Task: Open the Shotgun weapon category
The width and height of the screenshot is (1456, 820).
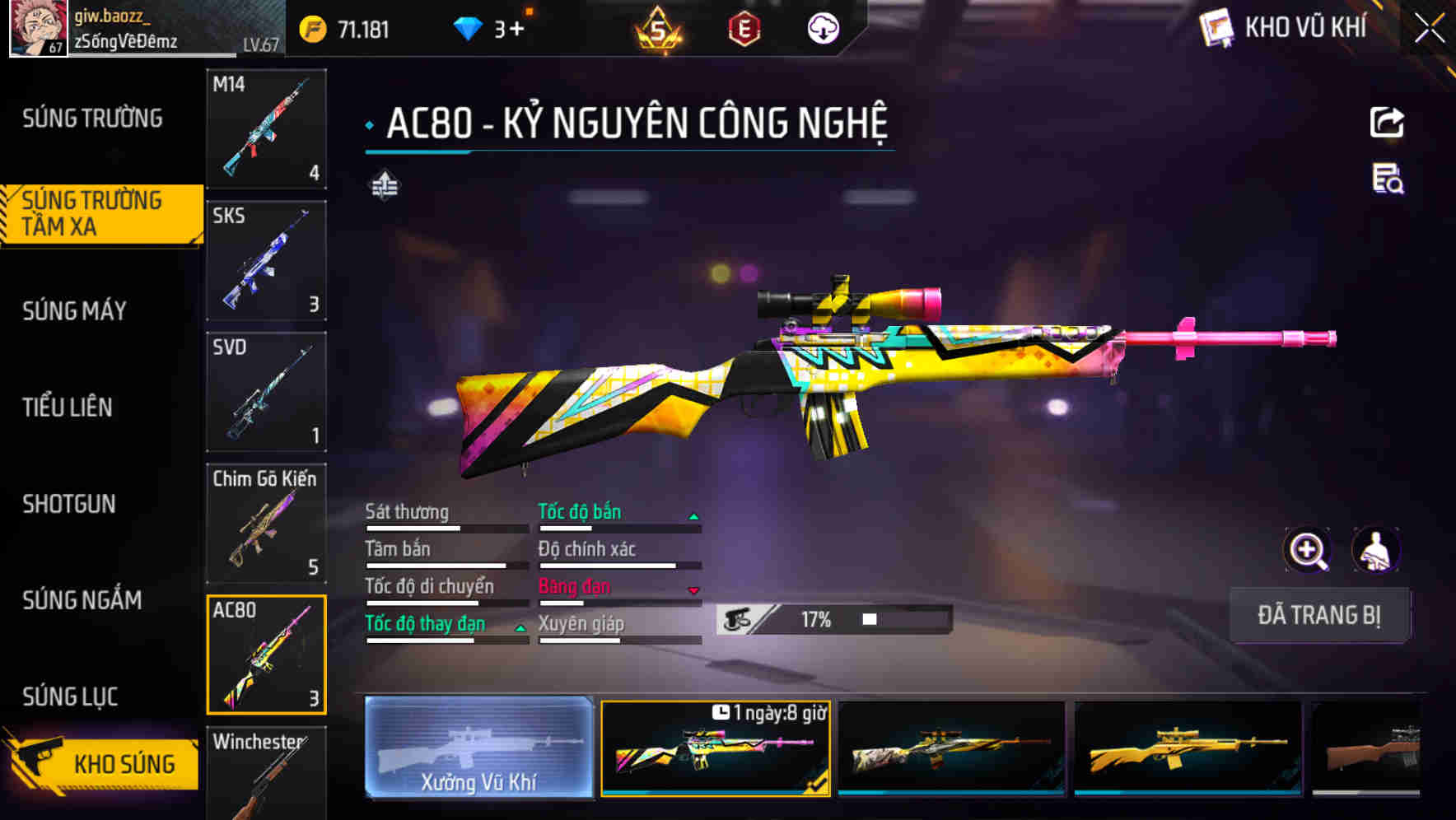Action: (x=70, y=504)
